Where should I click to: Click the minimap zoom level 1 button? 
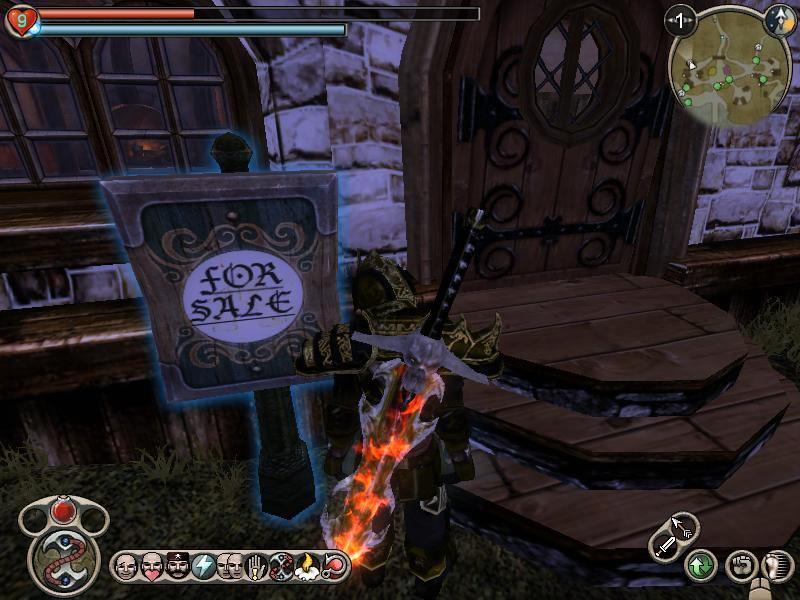(x=682, y=19)
